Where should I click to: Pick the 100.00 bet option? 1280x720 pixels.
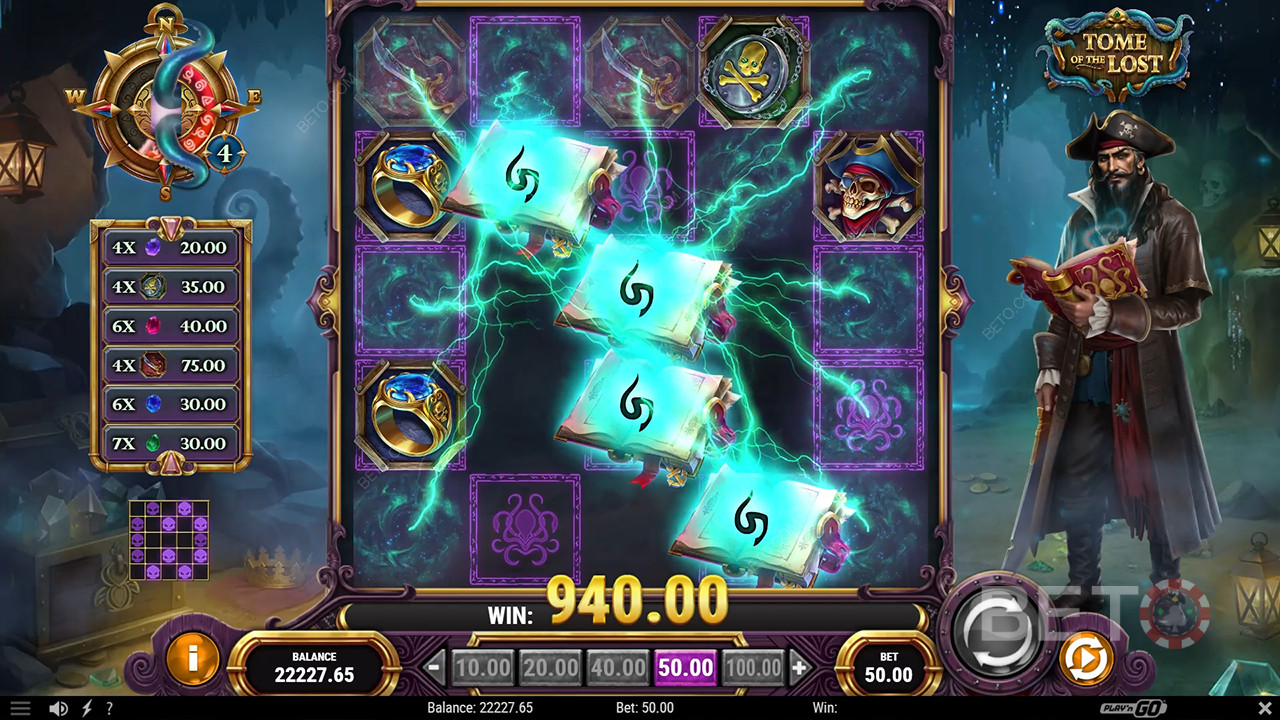coord(753,667)
